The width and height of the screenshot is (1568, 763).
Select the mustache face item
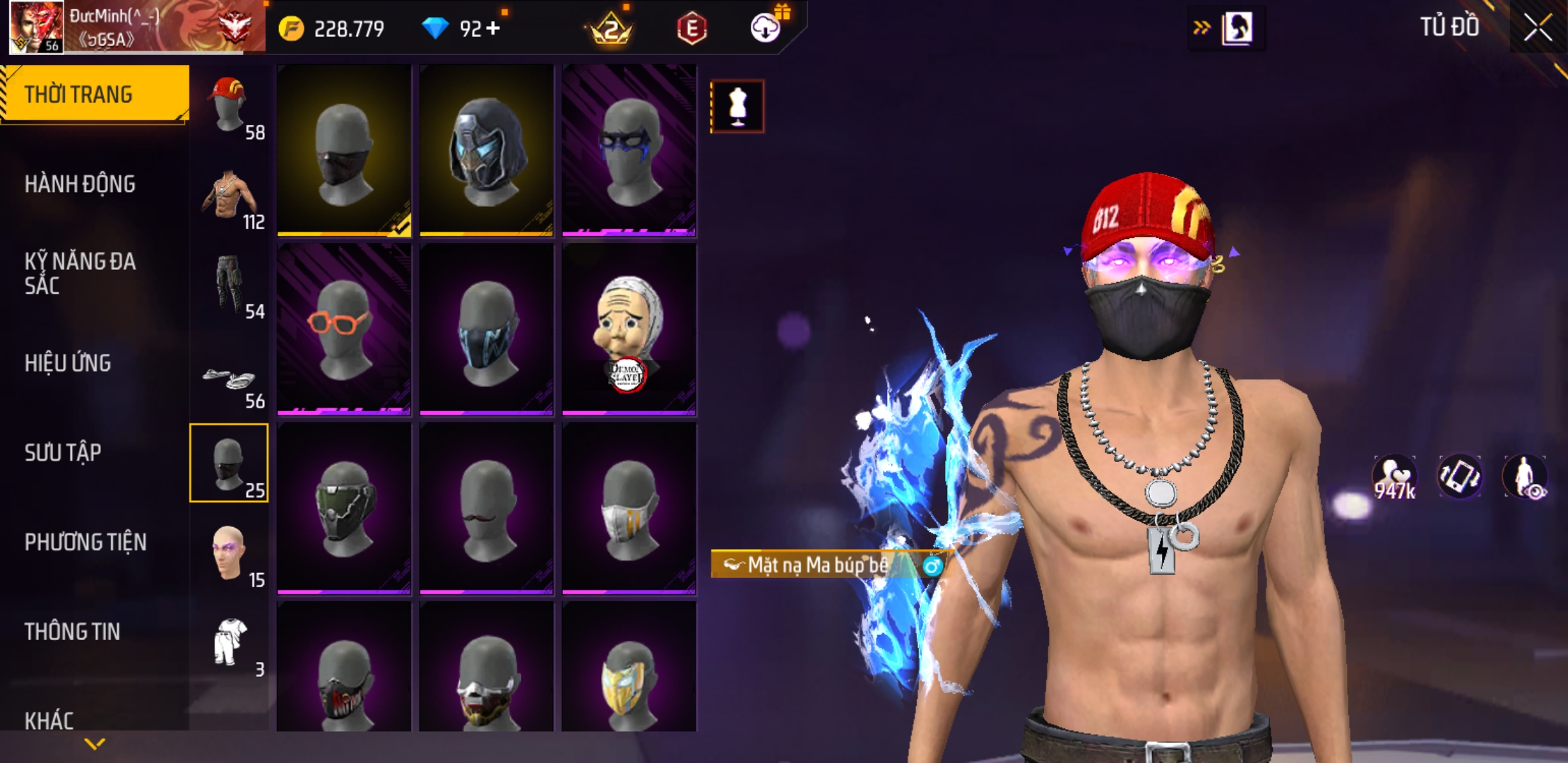[487, 508]
